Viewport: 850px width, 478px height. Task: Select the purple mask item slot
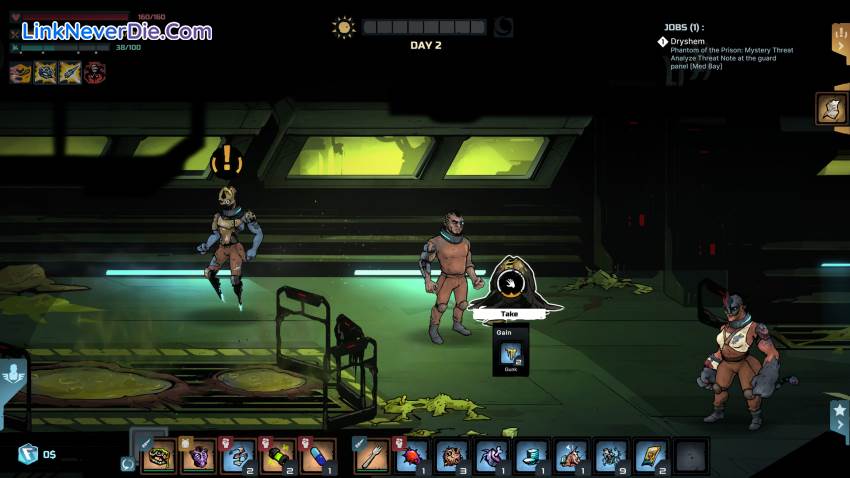coord(199,456)
